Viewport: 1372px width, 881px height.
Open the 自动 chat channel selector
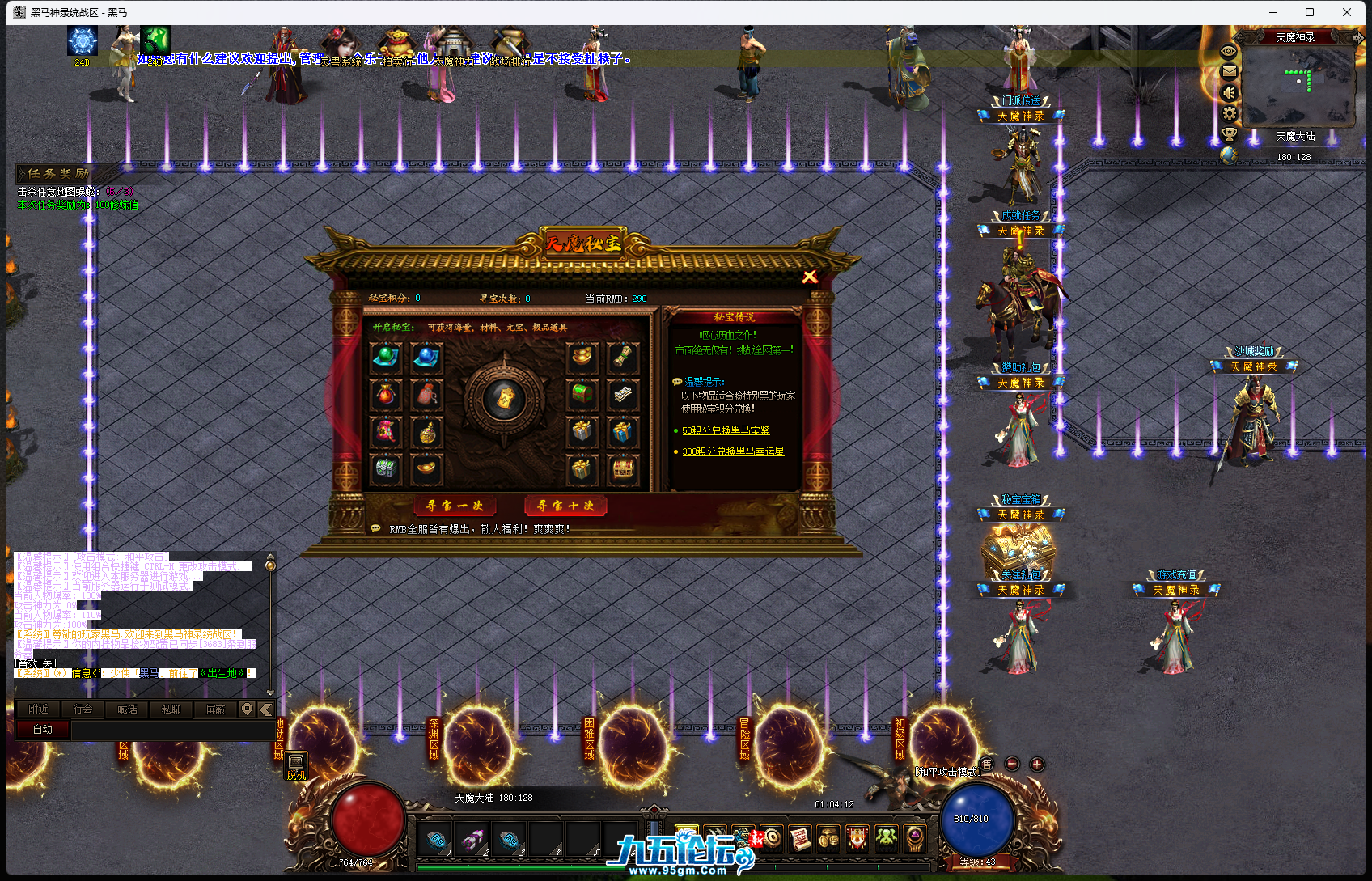point(41,729)
